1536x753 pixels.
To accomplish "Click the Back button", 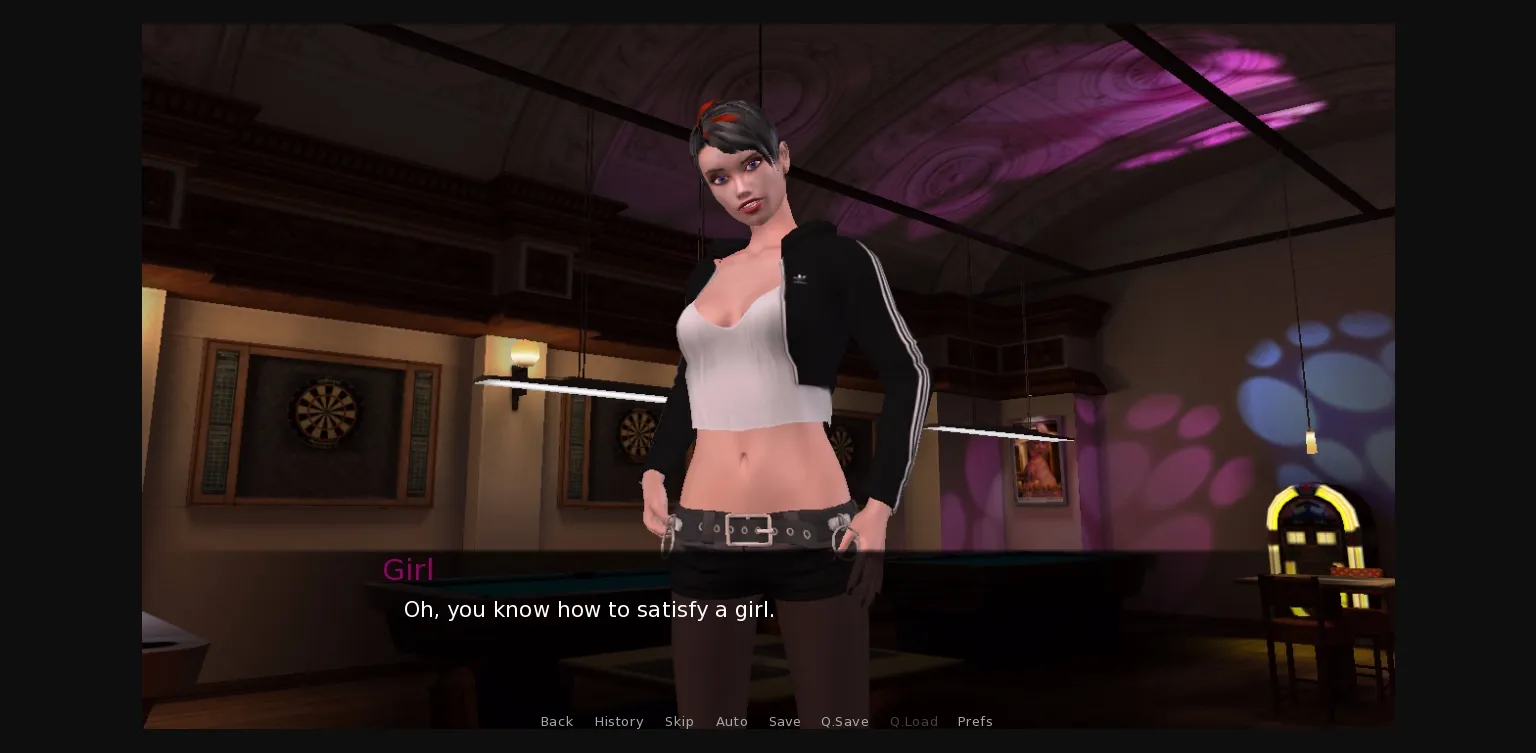I will (557, 721).
